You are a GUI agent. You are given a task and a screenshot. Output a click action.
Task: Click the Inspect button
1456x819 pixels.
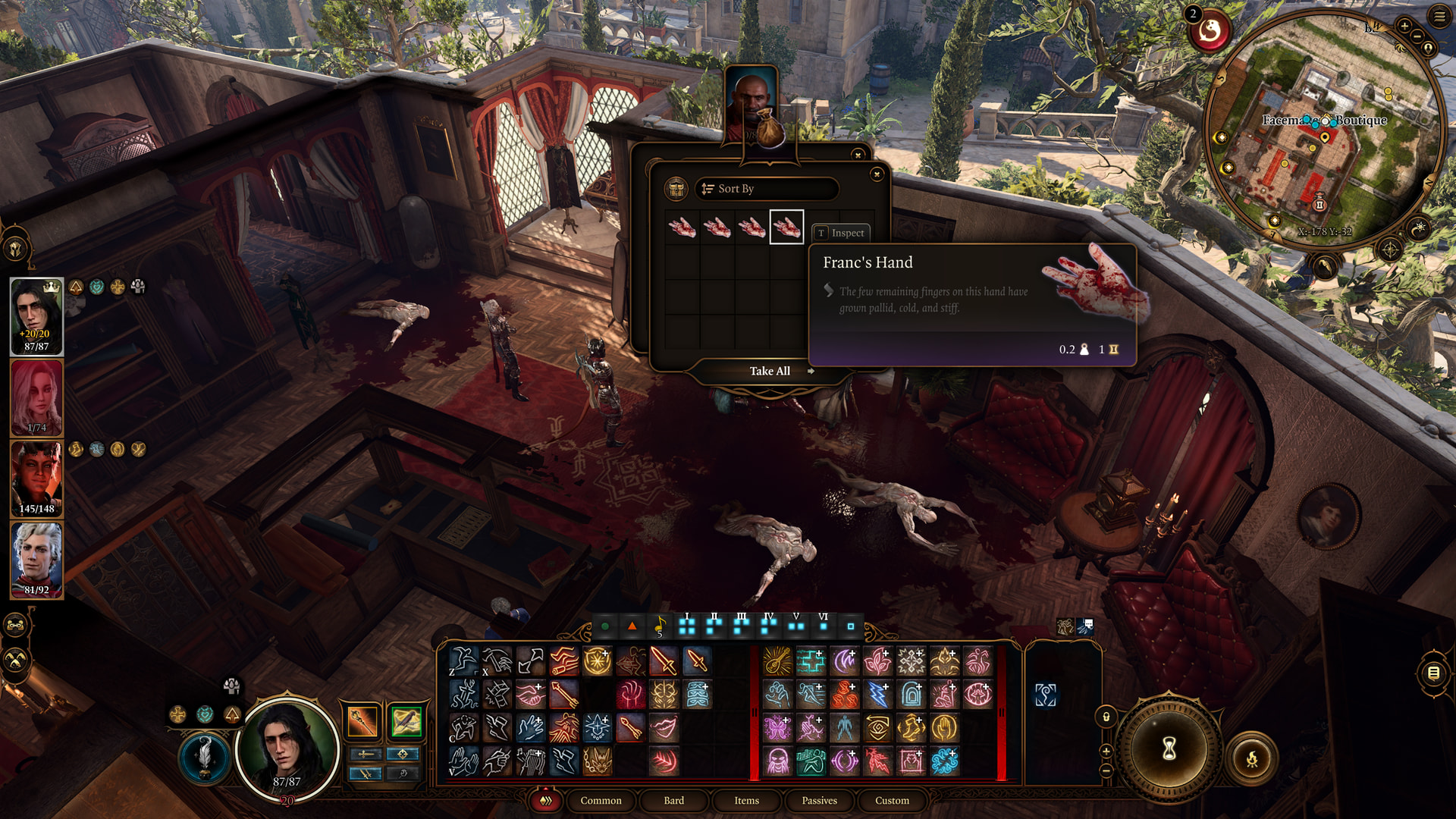pos(841,233)
